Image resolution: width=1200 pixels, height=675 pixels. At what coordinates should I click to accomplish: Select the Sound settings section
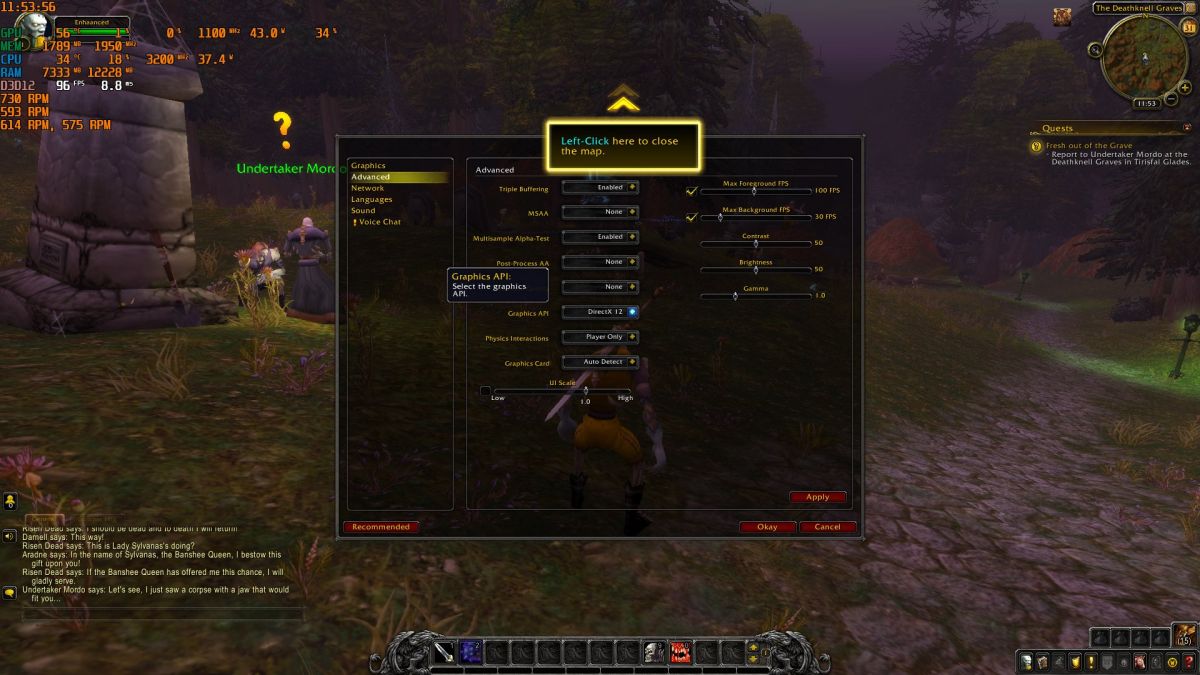point(363,211)
